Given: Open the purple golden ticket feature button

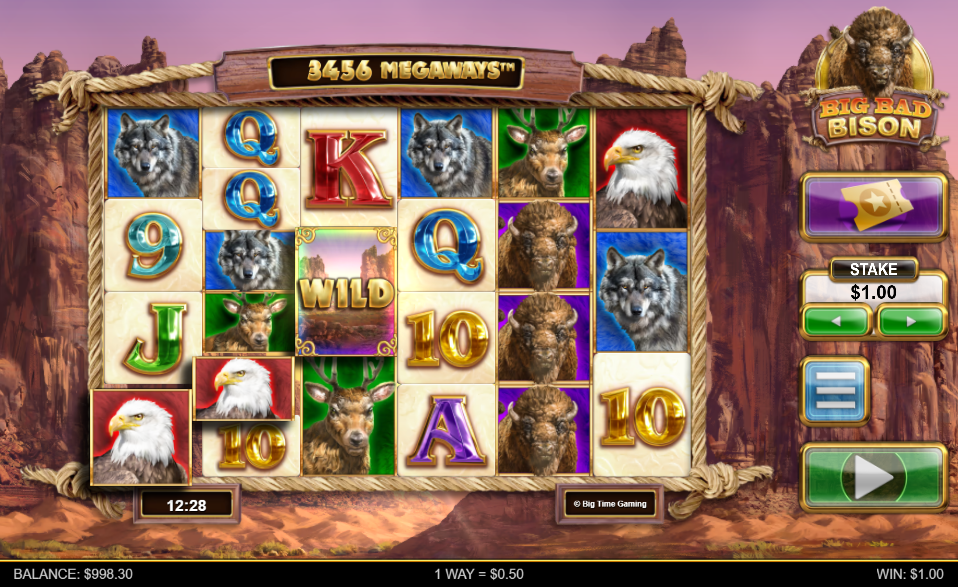Looking at the screenshot, I should [x=873, y=207].
